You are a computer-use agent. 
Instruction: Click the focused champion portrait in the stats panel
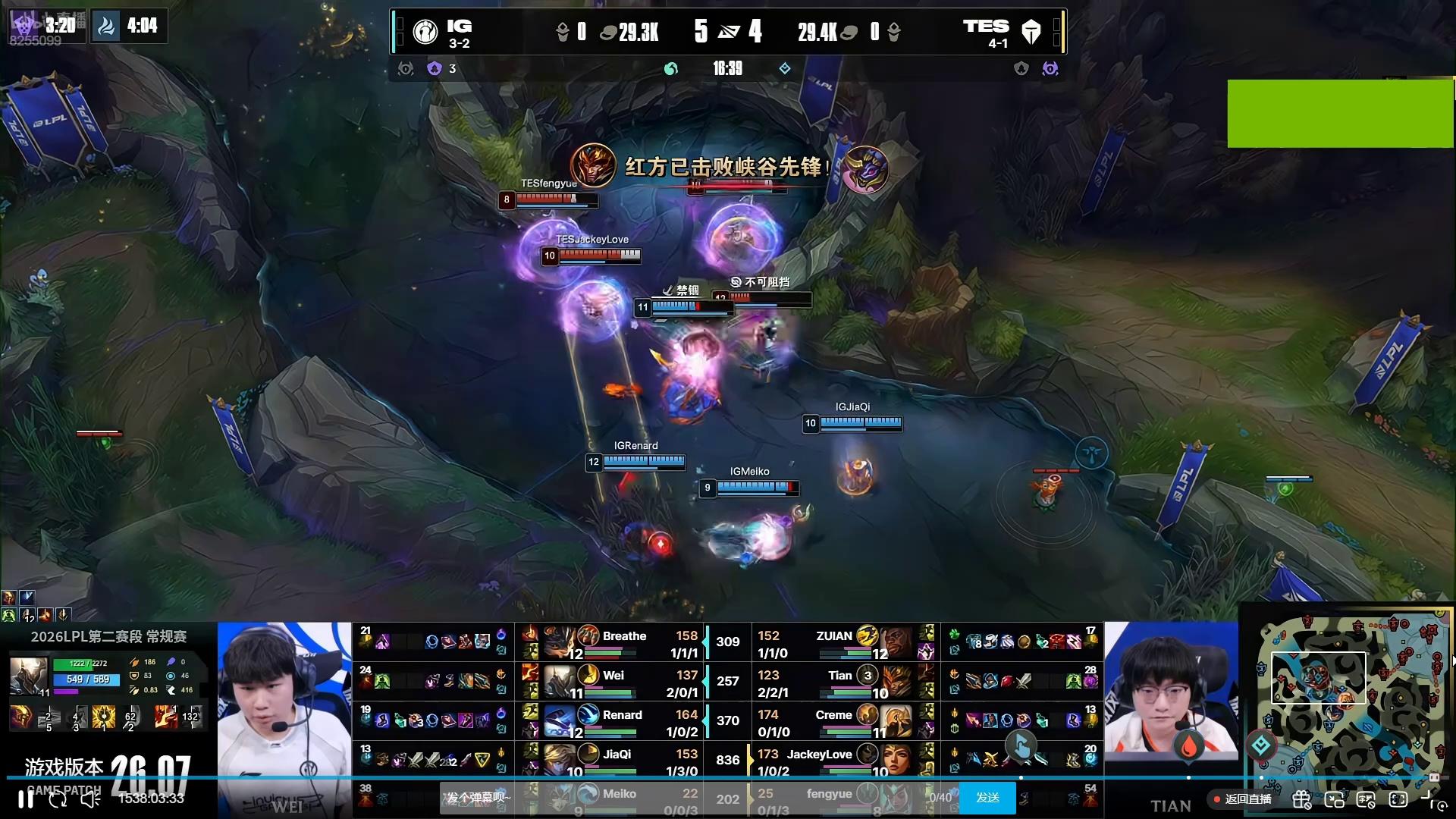28,676
